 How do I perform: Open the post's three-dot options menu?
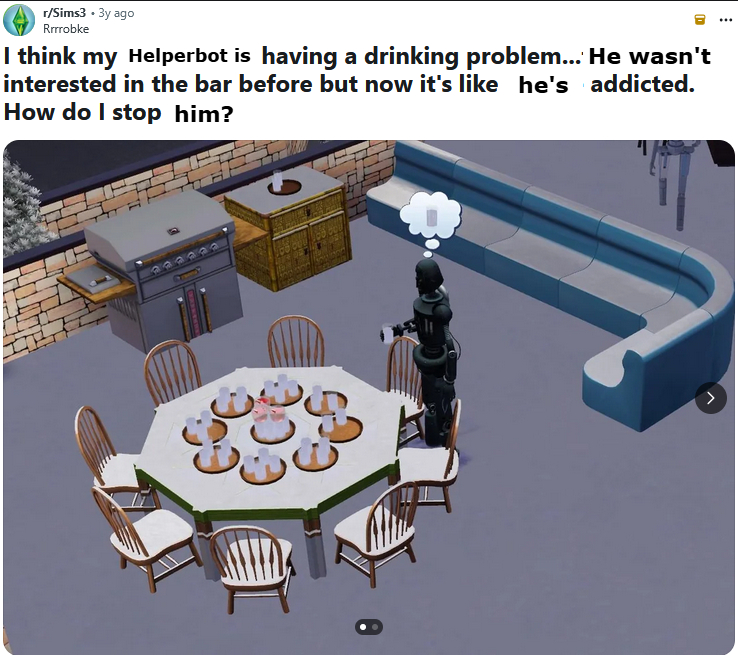(725, 20)
